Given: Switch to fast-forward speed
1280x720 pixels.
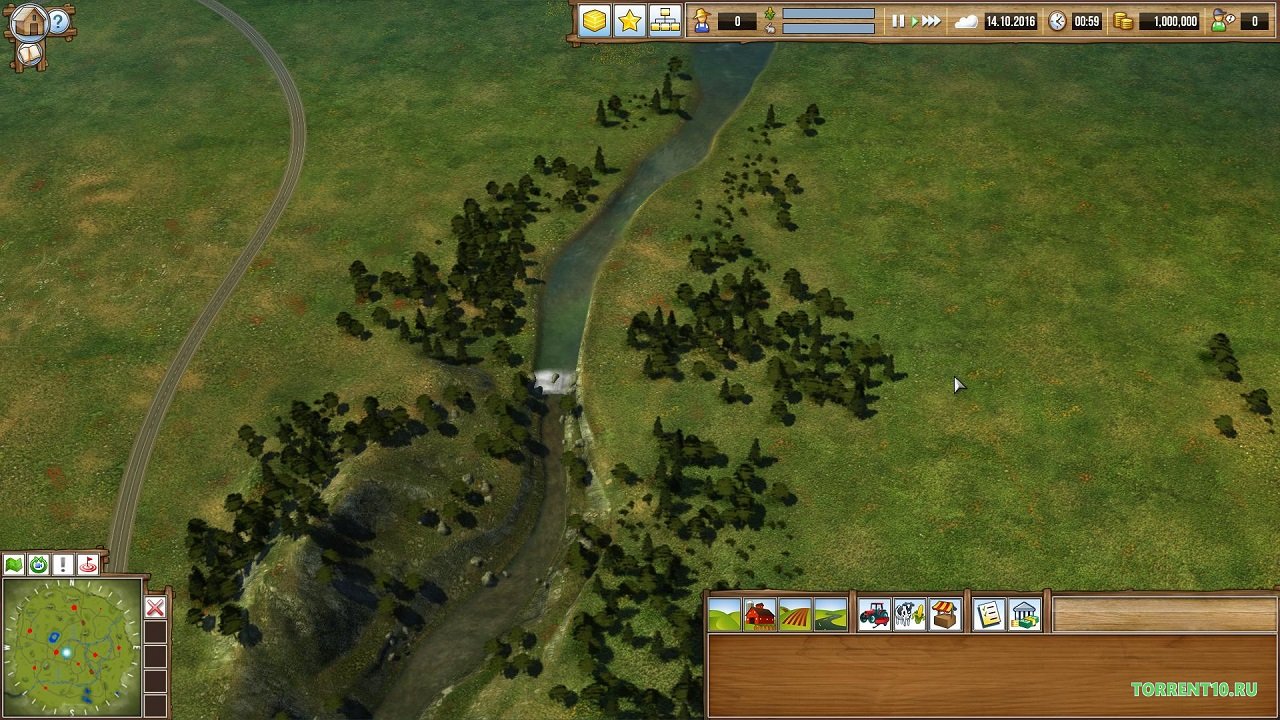Looking at the screenshot, I should 931,21.
